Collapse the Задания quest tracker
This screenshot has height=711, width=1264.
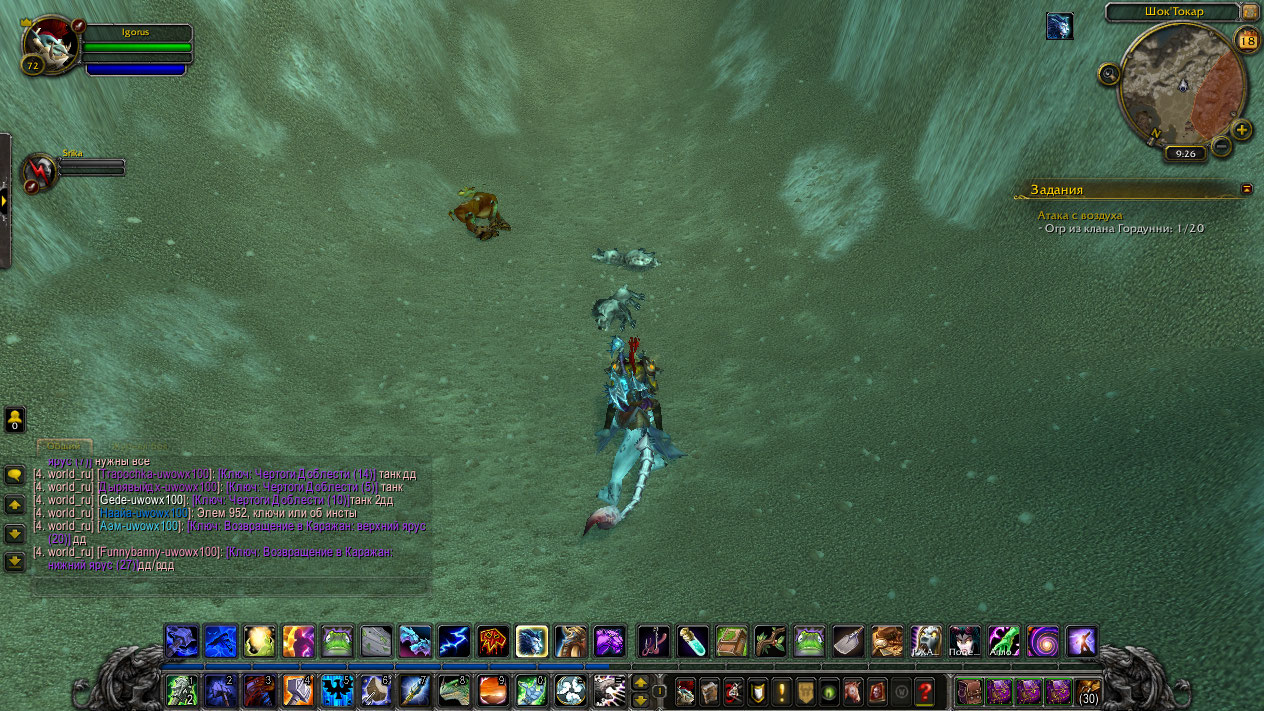[x=1246, y=188]
